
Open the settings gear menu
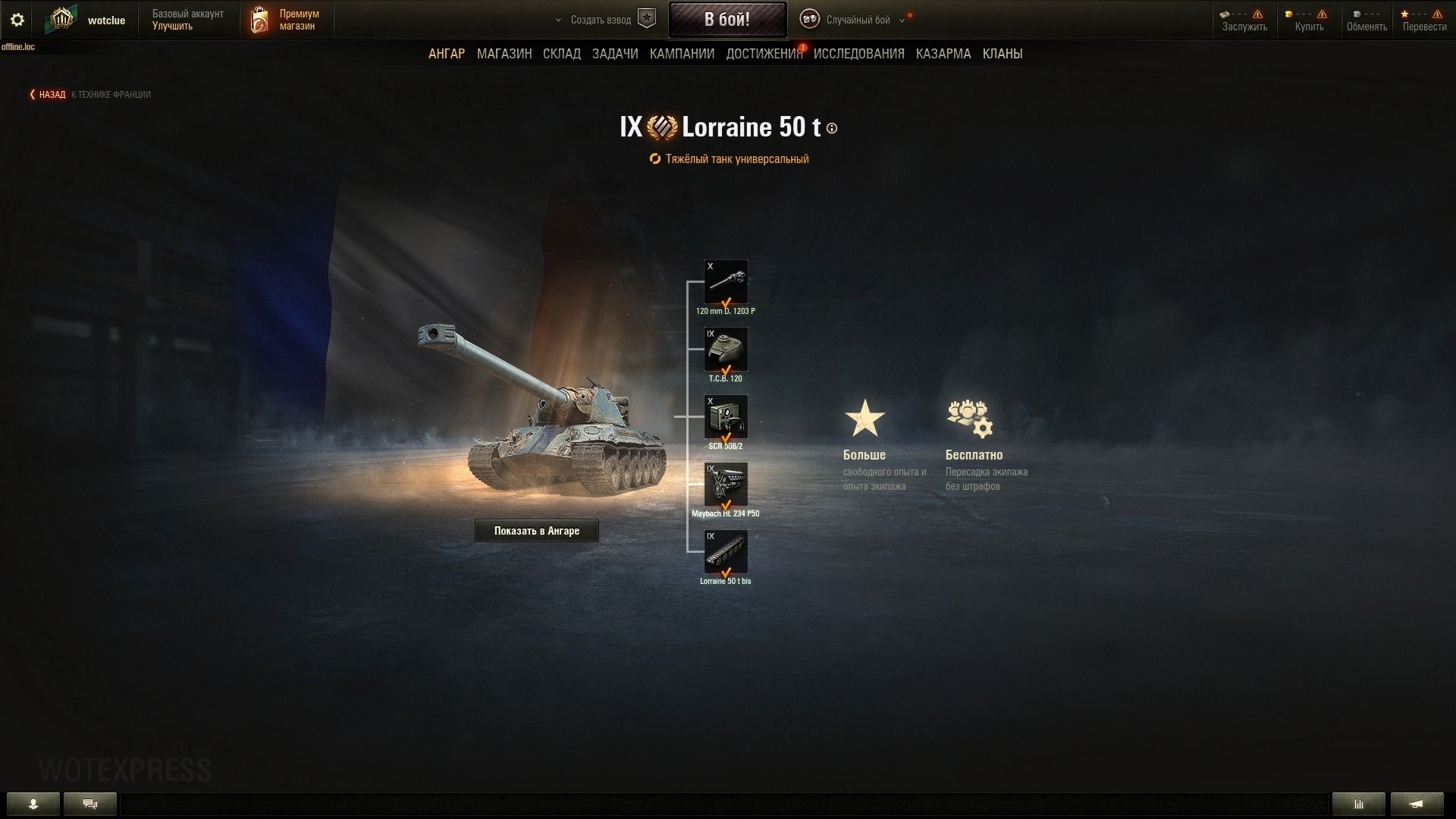(x=17, y=20)
